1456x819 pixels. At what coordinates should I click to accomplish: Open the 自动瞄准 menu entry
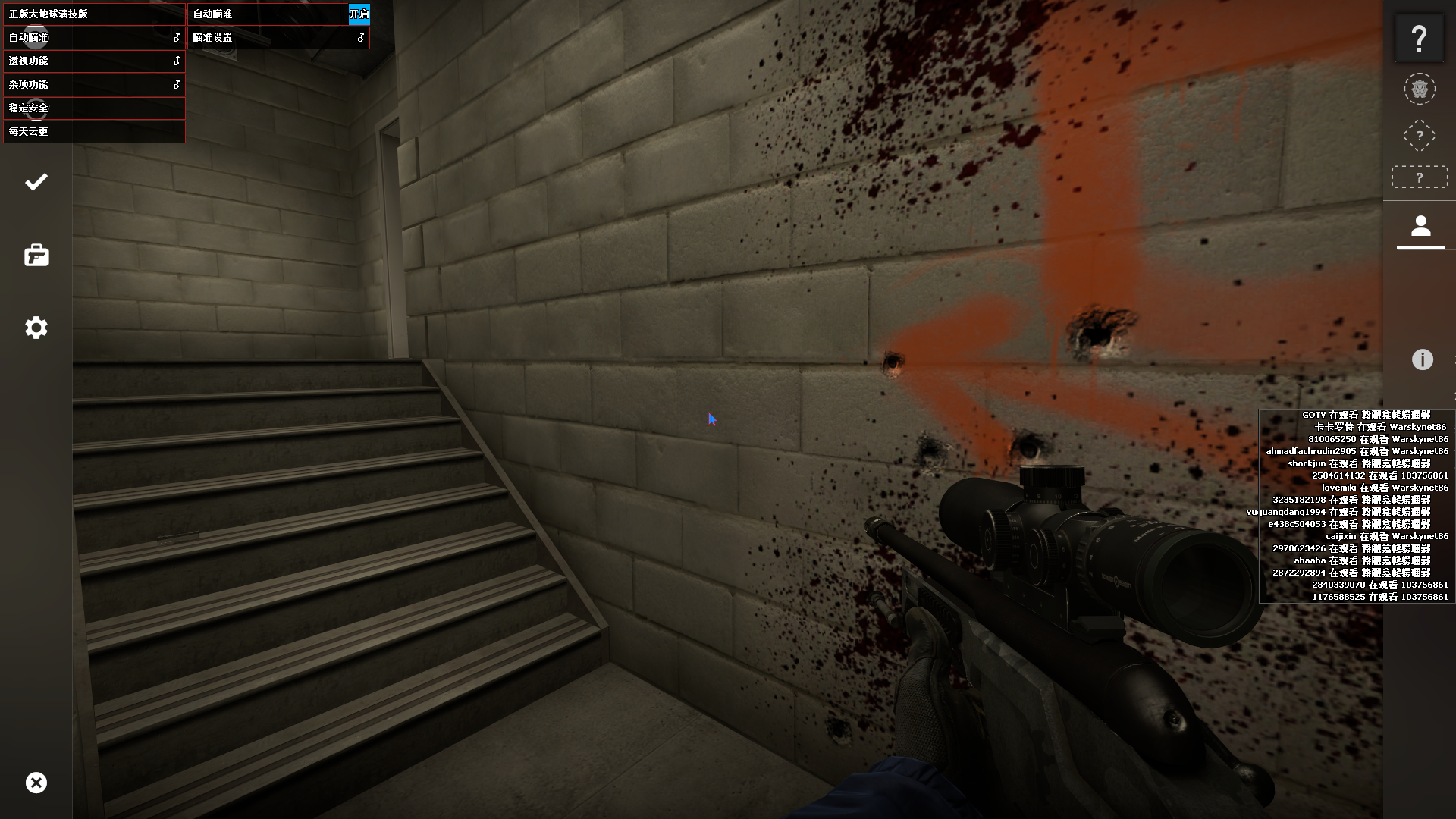[x=94, y=37]
